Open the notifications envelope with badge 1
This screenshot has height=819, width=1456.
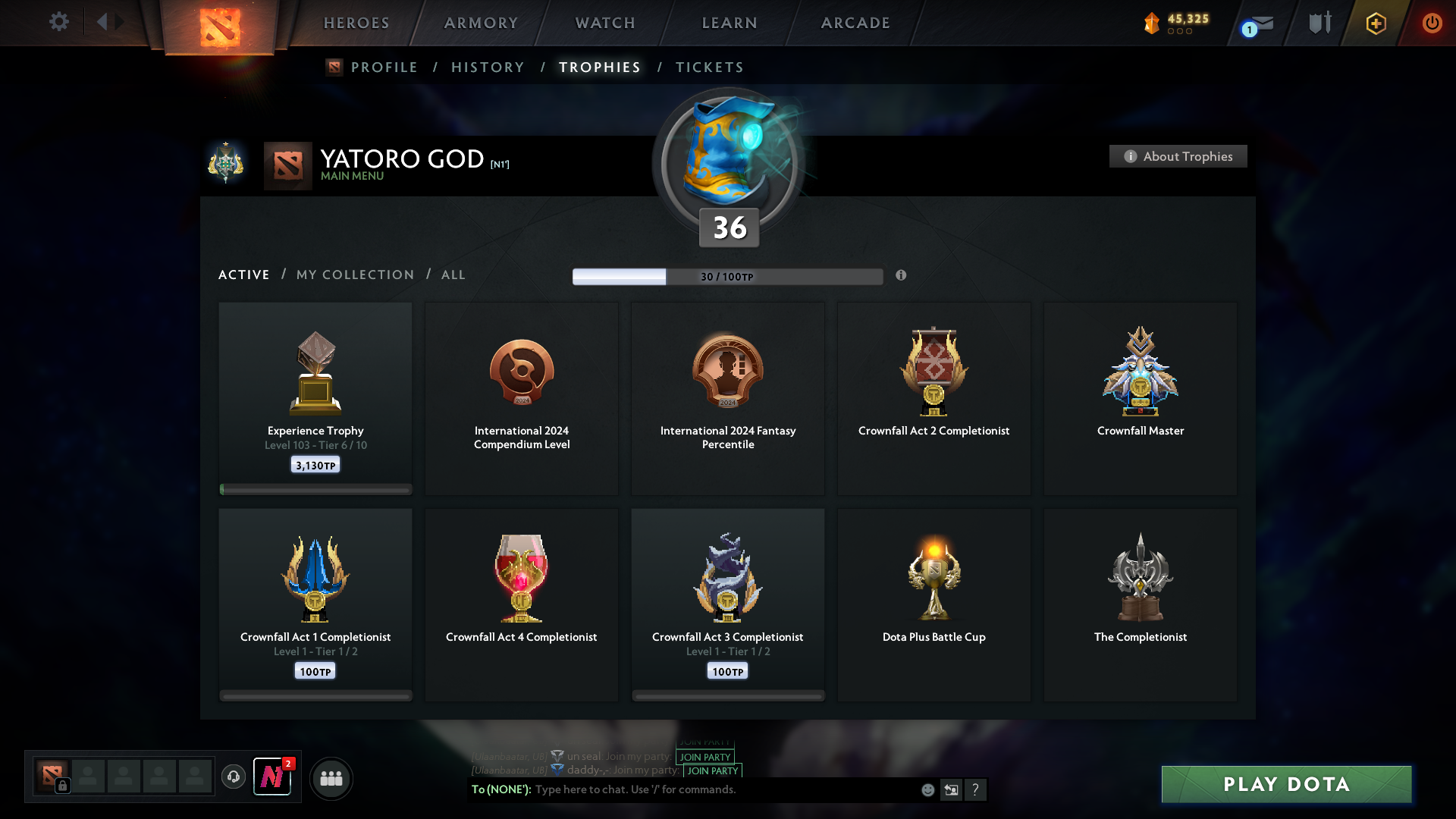click(1255, 24)
